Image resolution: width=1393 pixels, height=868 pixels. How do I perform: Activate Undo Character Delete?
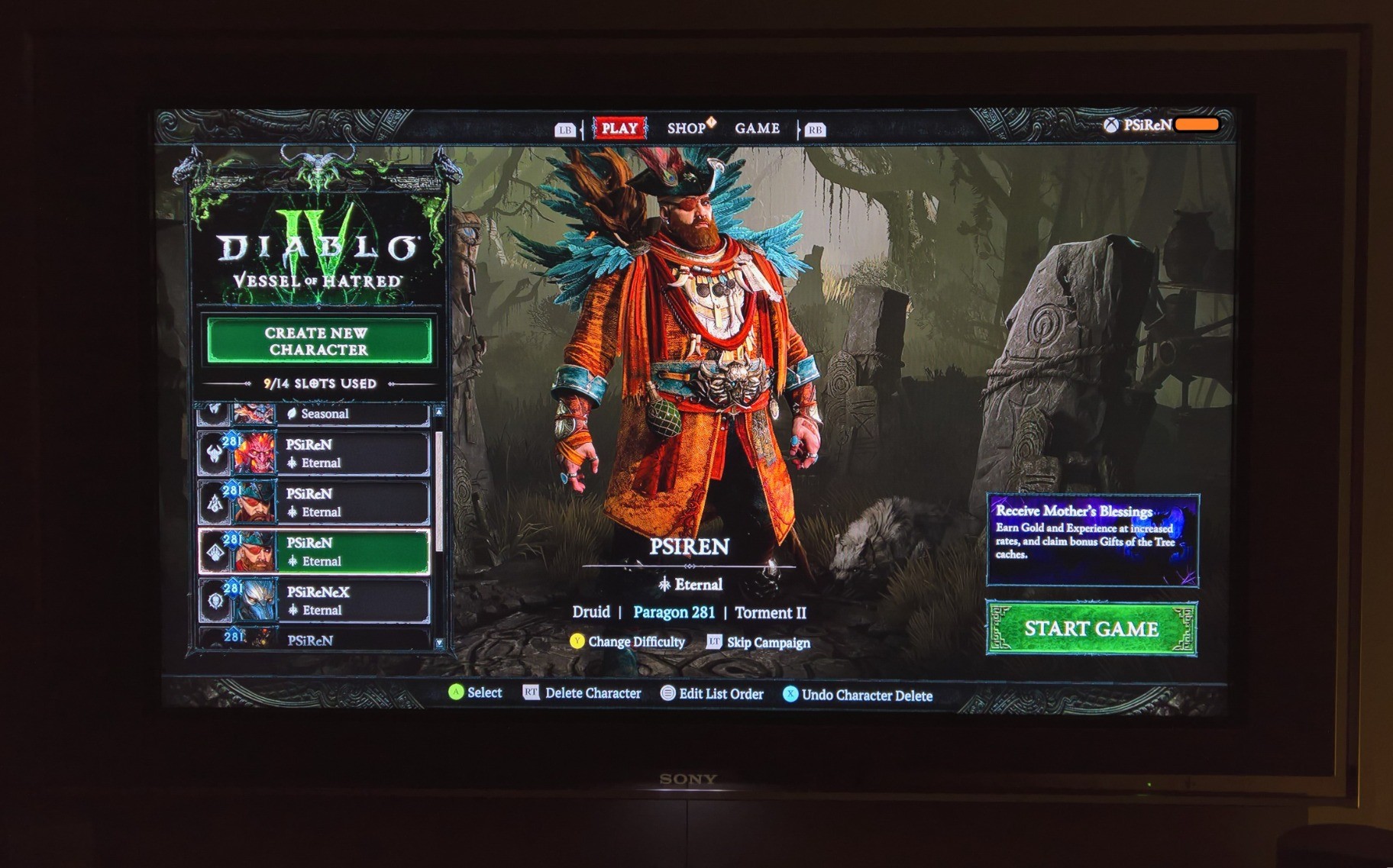click(x=858, y=695)
